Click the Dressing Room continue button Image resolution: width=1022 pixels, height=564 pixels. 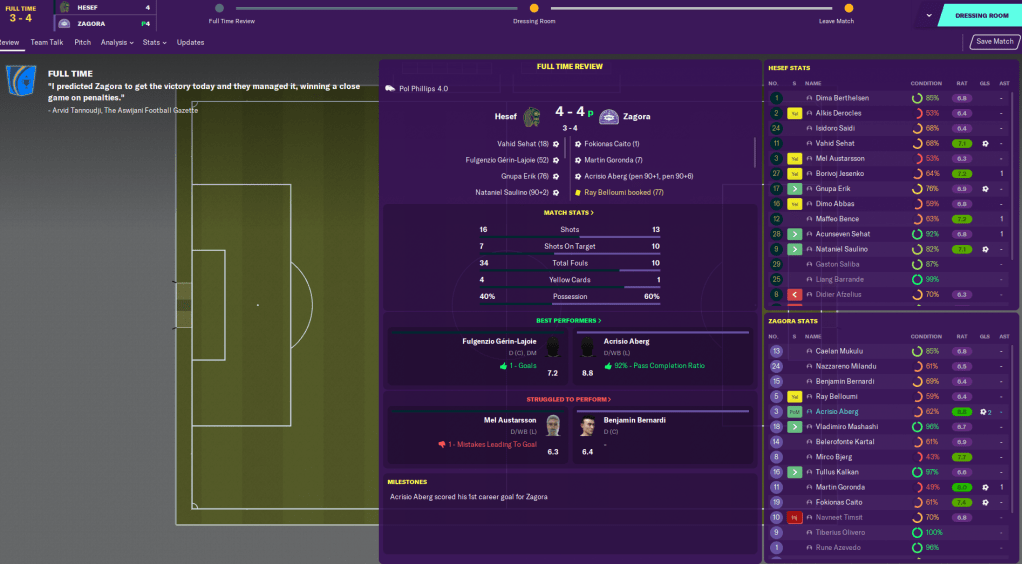(x=981, y=15)
